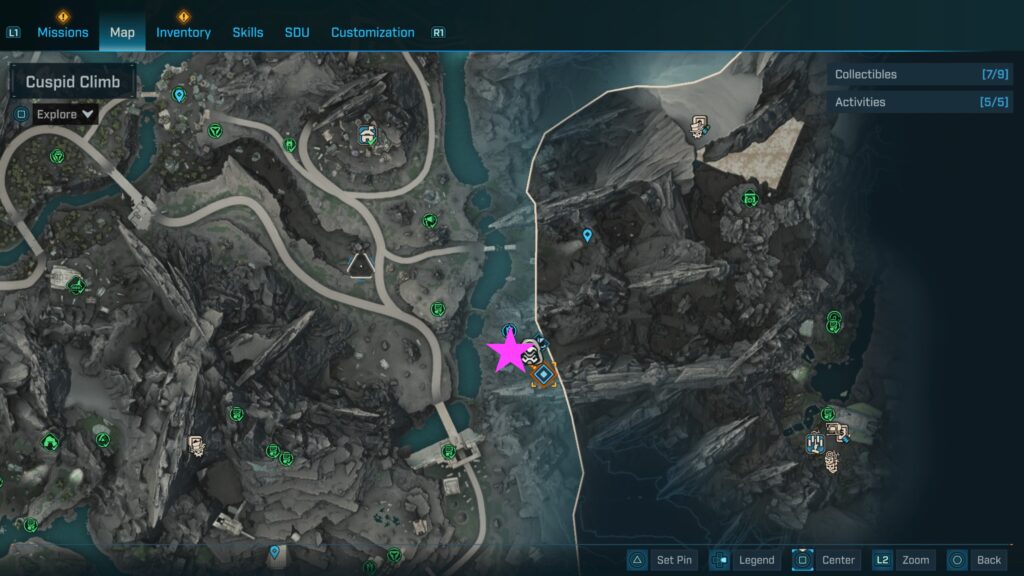This screenshot has height=576, width=1024.
Task: Open the Explore filter dropdown
Action: point(65,114)
